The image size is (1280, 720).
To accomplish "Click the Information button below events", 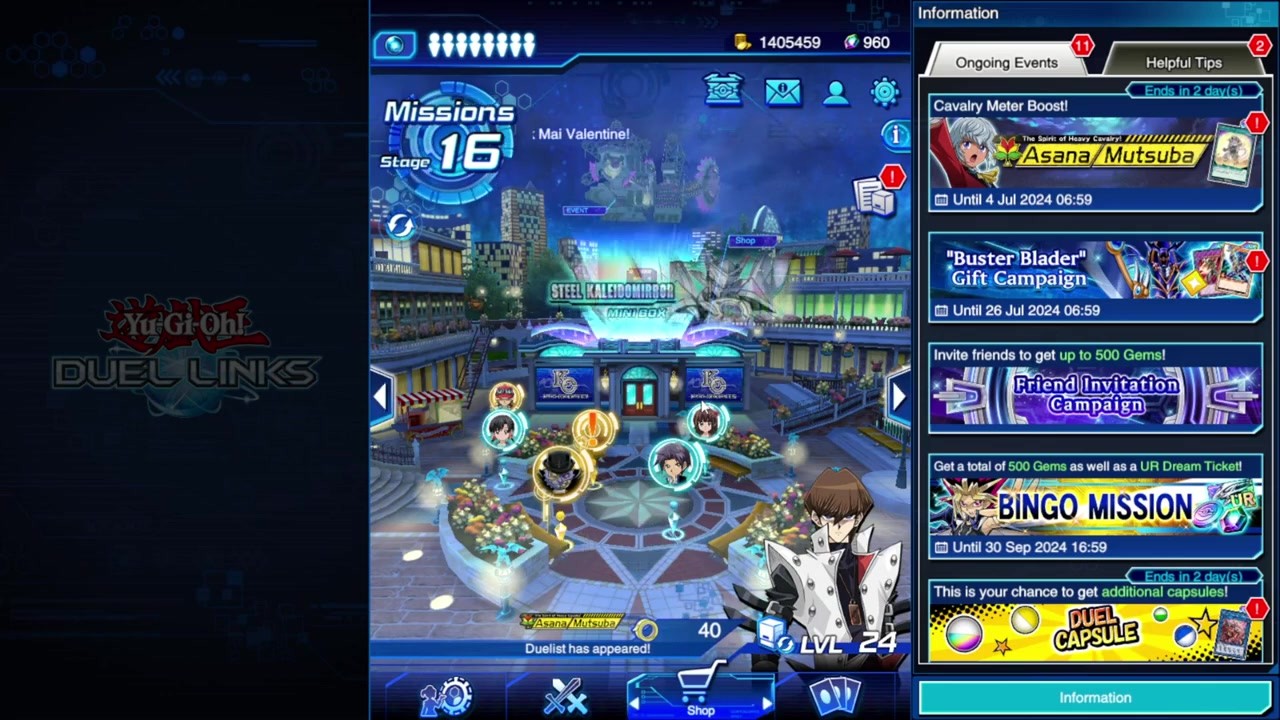I will click(1095, 698).
